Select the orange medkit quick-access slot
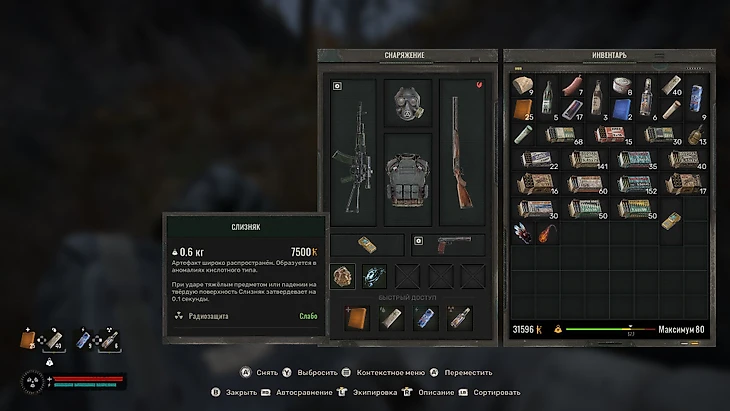This screenshot has width=730, height=411. point(357,318)
